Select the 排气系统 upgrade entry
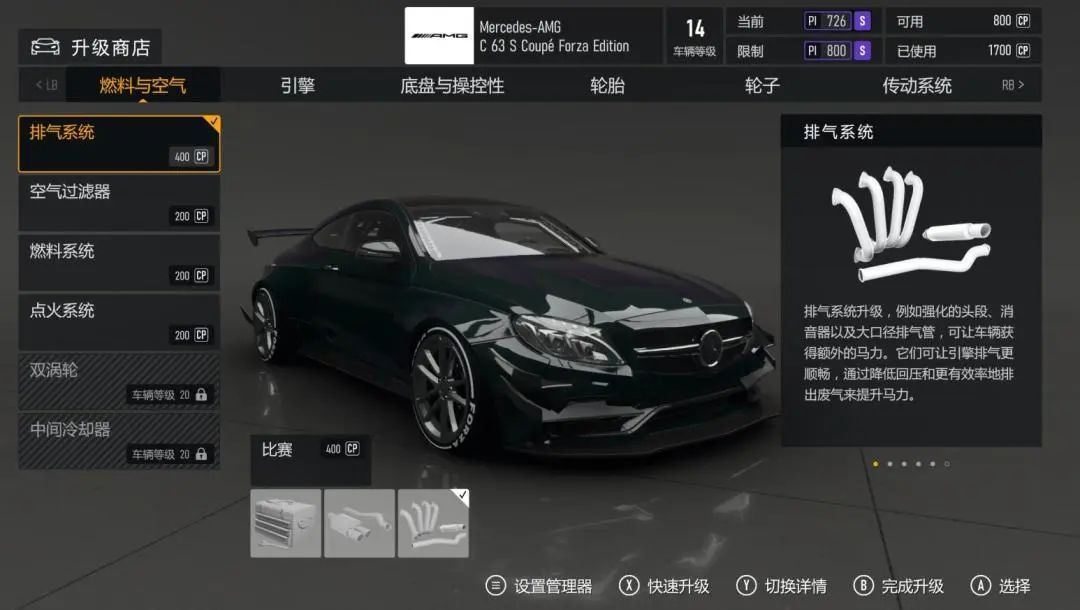This screenshot has width=1080, height=610. [x=119, y=144]
